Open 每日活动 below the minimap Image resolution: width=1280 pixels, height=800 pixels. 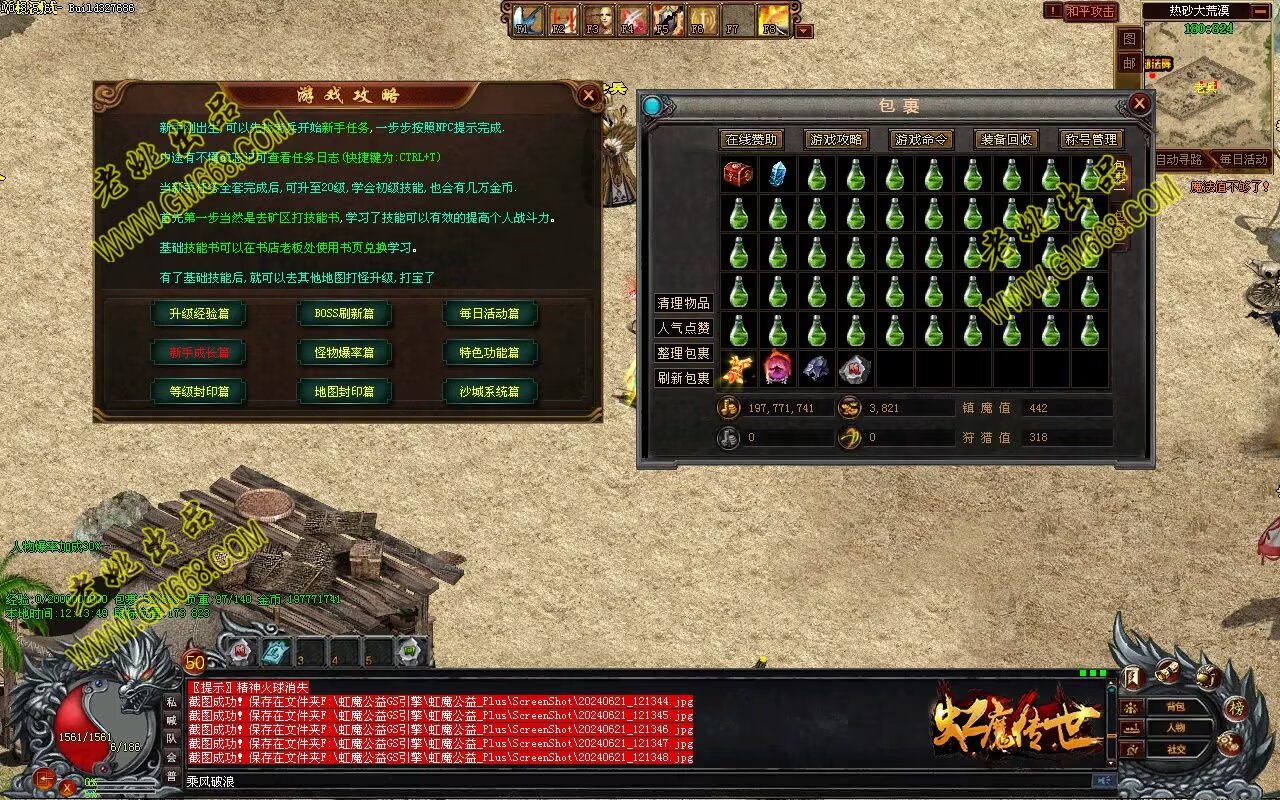pyautogui.click(x=1243, y=160)
